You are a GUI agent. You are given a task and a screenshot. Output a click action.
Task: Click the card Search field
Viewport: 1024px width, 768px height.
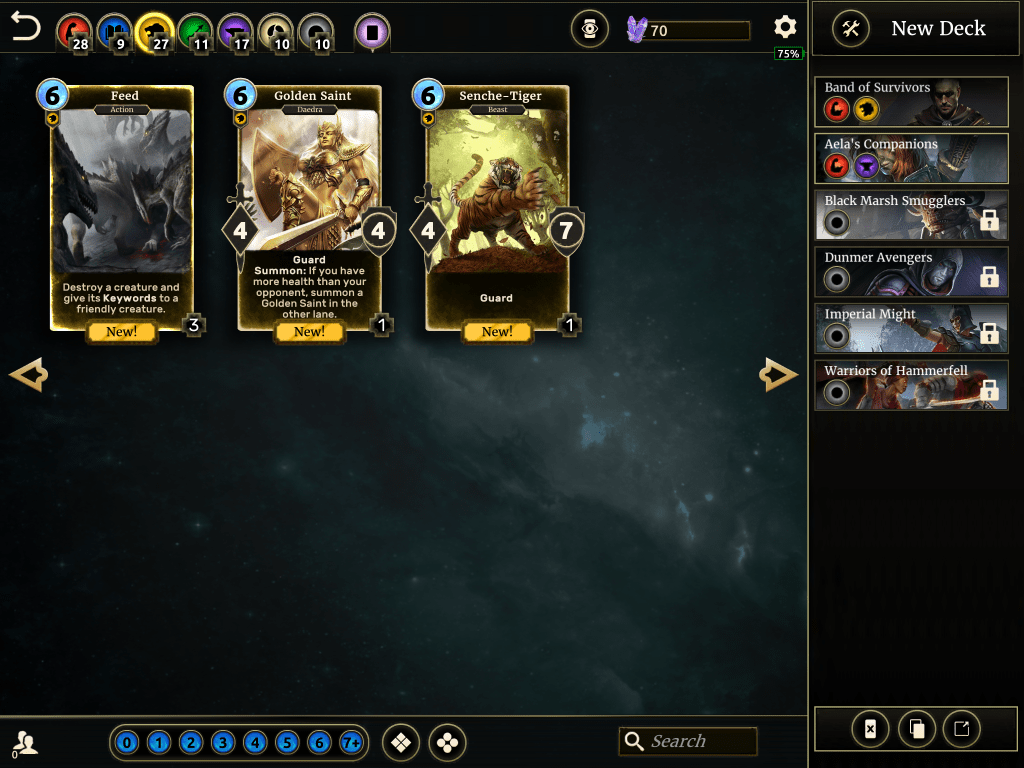click(698, 741)
